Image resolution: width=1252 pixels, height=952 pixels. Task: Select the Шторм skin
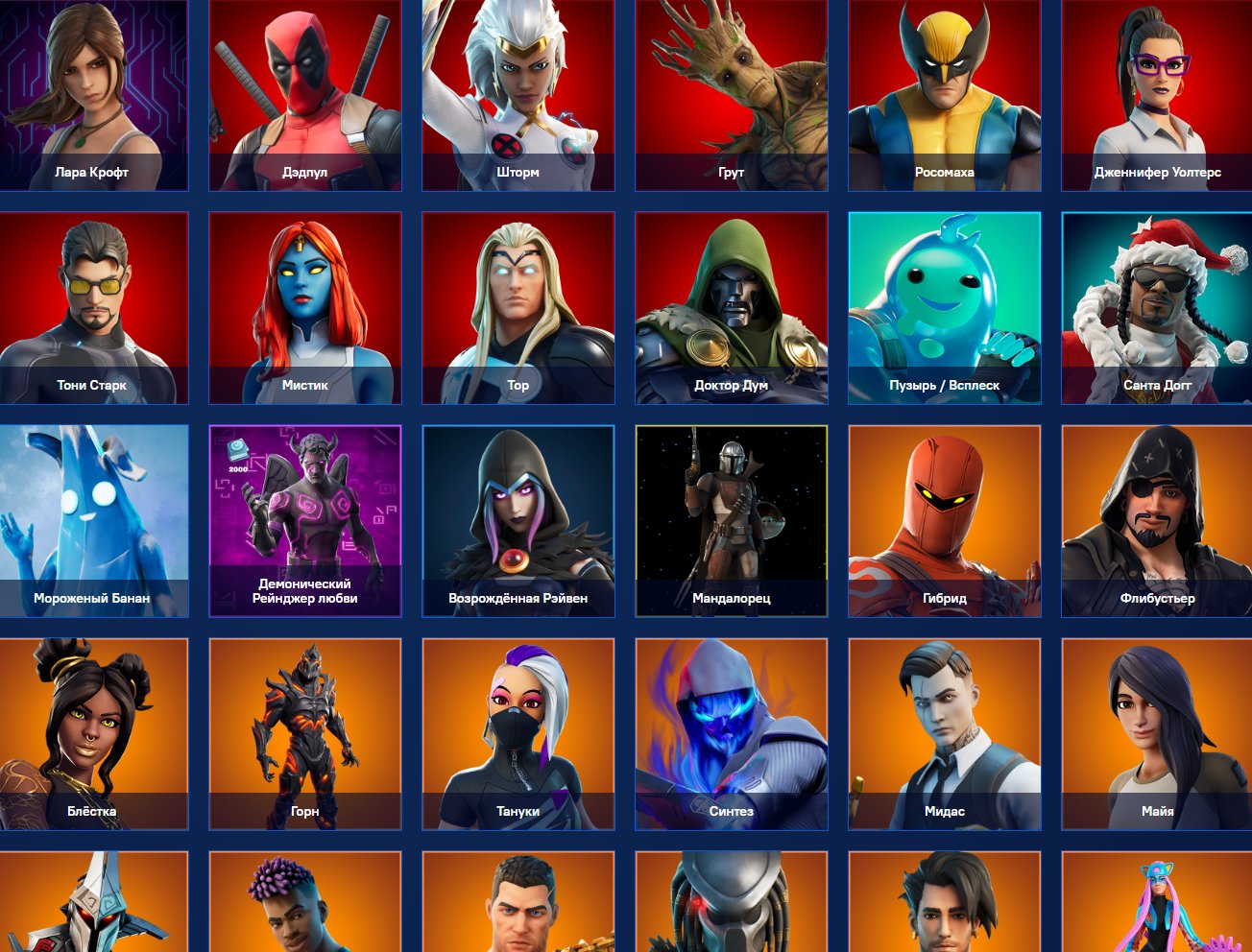(518, 96)
